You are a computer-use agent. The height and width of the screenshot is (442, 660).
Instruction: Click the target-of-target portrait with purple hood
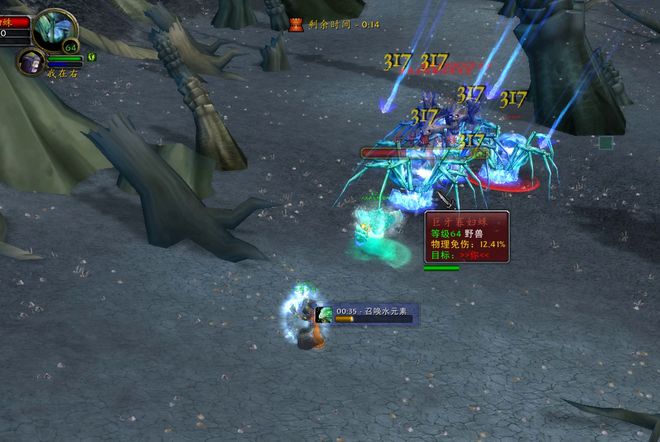29,62
